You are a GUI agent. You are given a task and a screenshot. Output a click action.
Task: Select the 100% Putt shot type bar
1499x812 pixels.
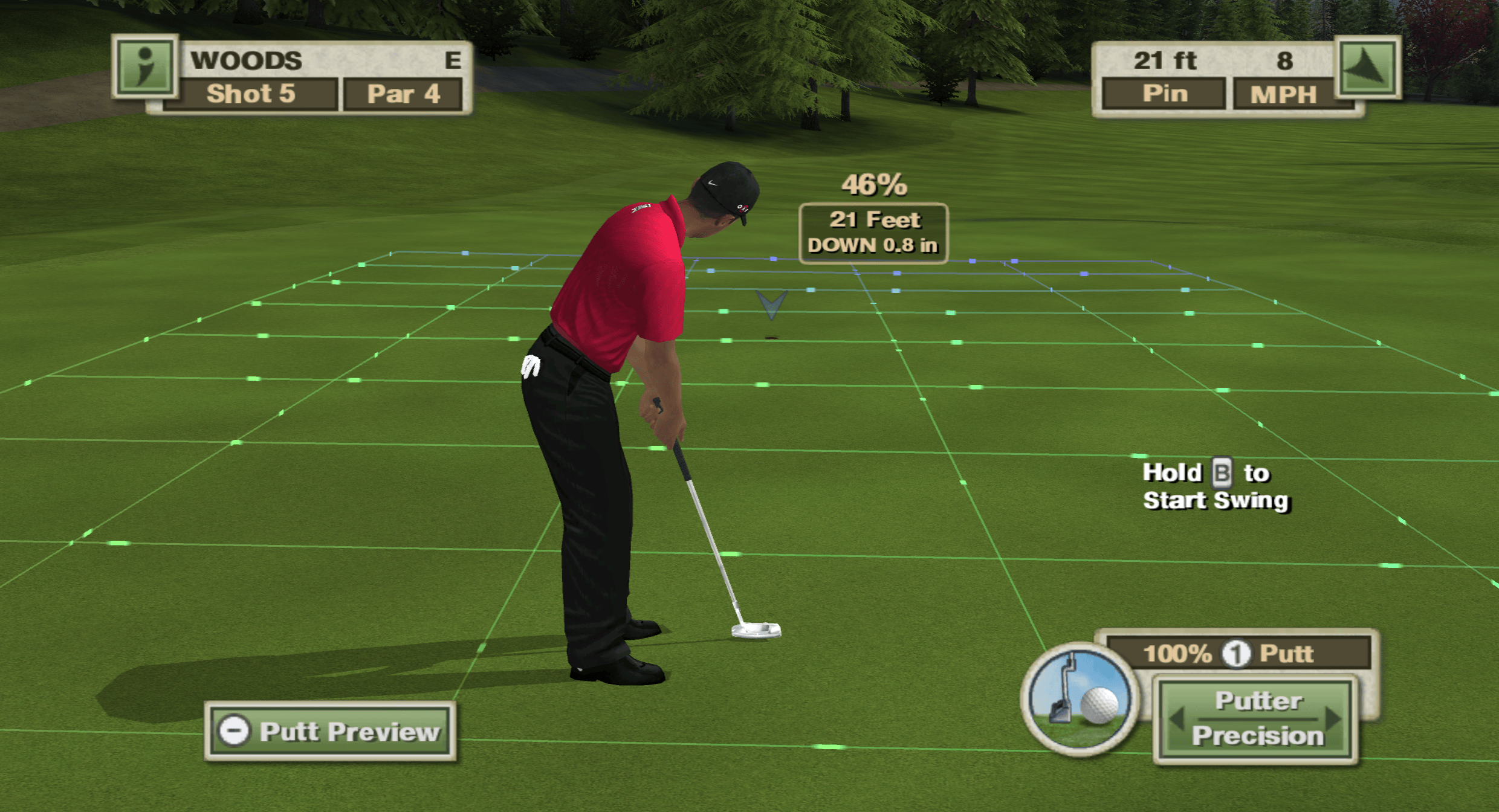click(1237, 653)
